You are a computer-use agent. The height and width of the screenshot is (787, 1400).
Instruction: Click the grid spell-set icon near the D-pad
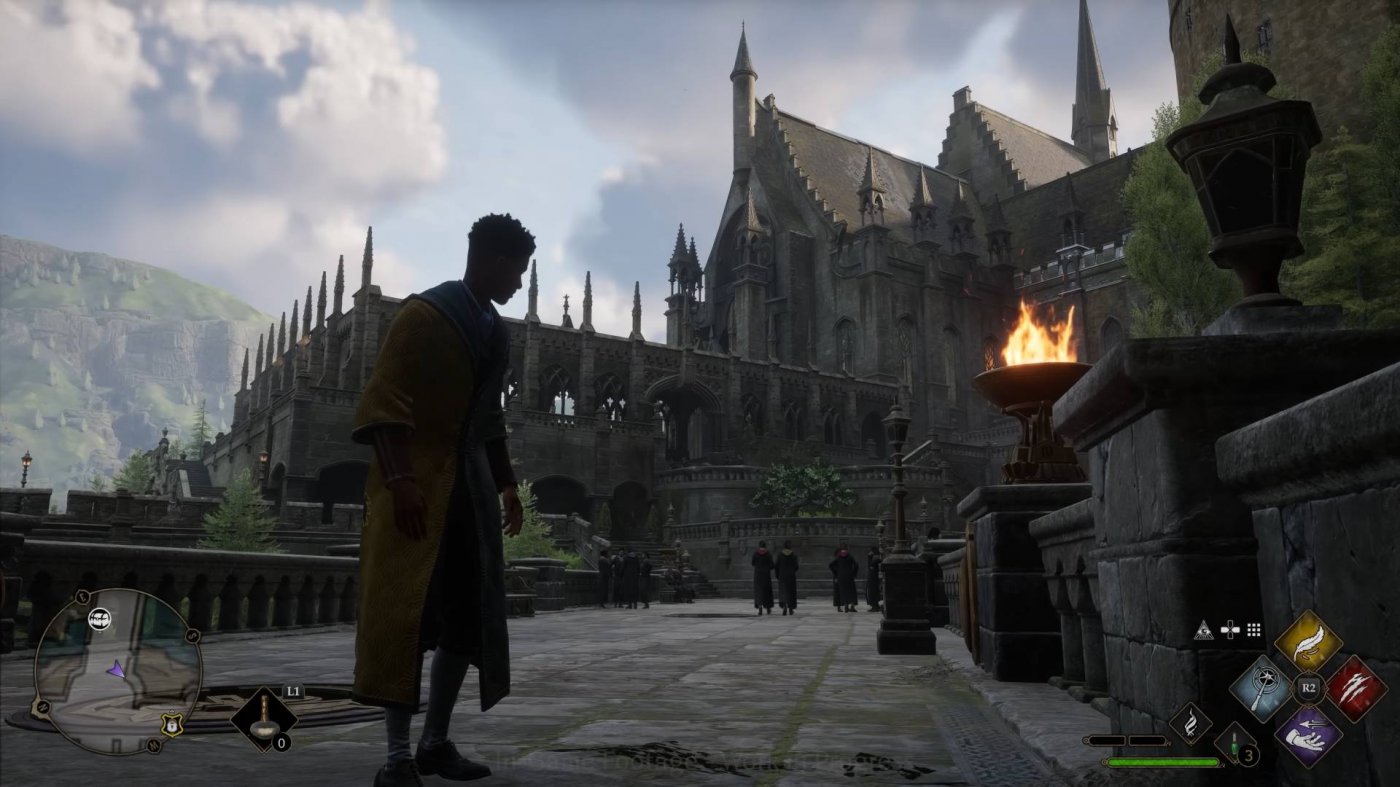[x=1253, y=631]
